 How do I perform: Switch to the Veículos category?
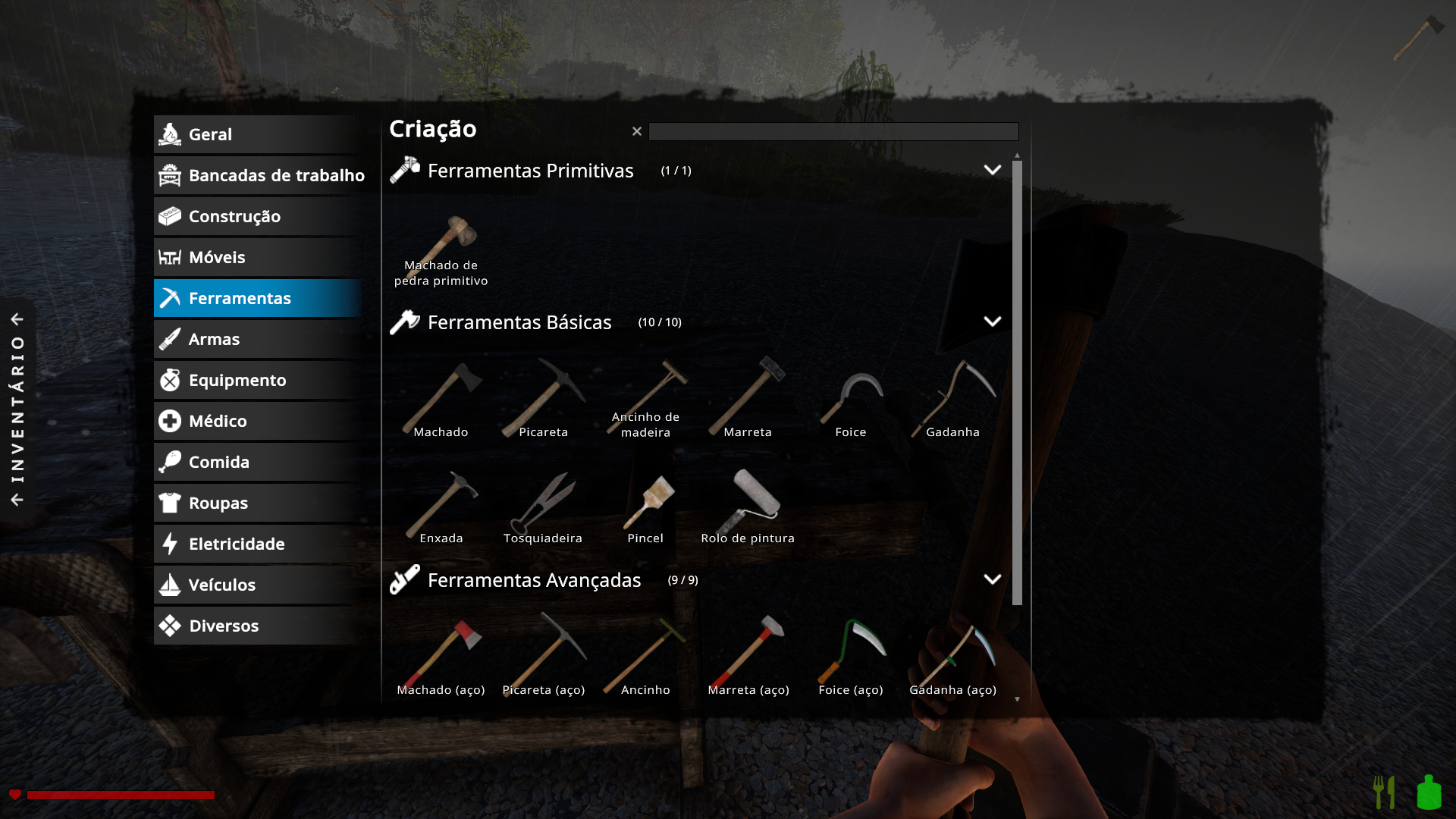pos(256,585)
